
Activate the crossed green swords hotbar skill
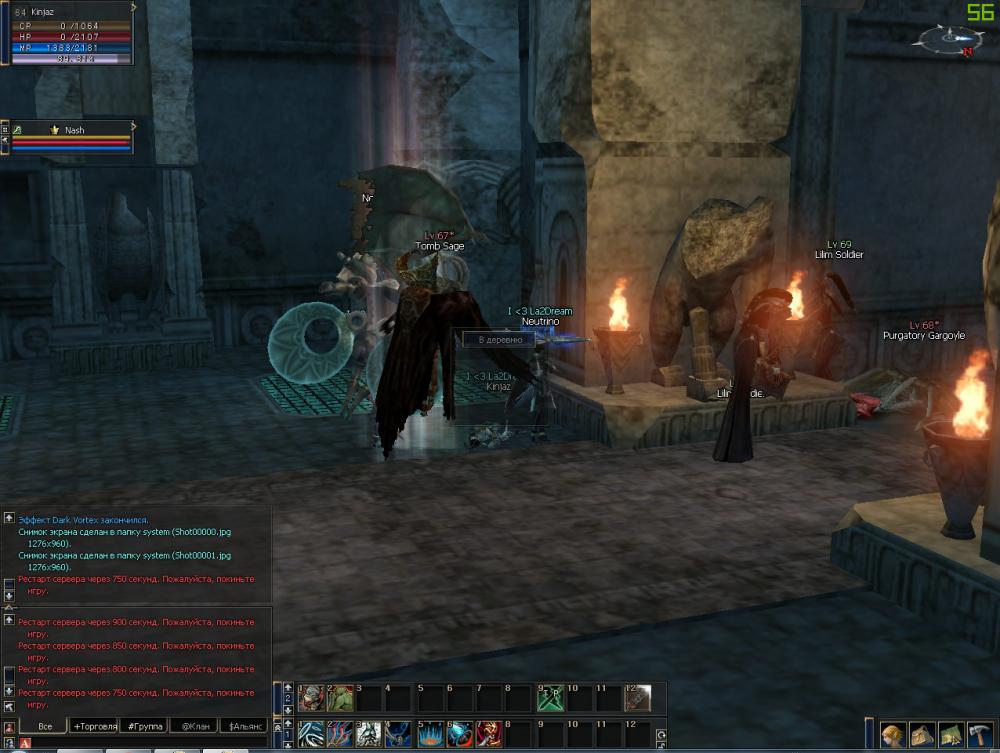(549, 697)
